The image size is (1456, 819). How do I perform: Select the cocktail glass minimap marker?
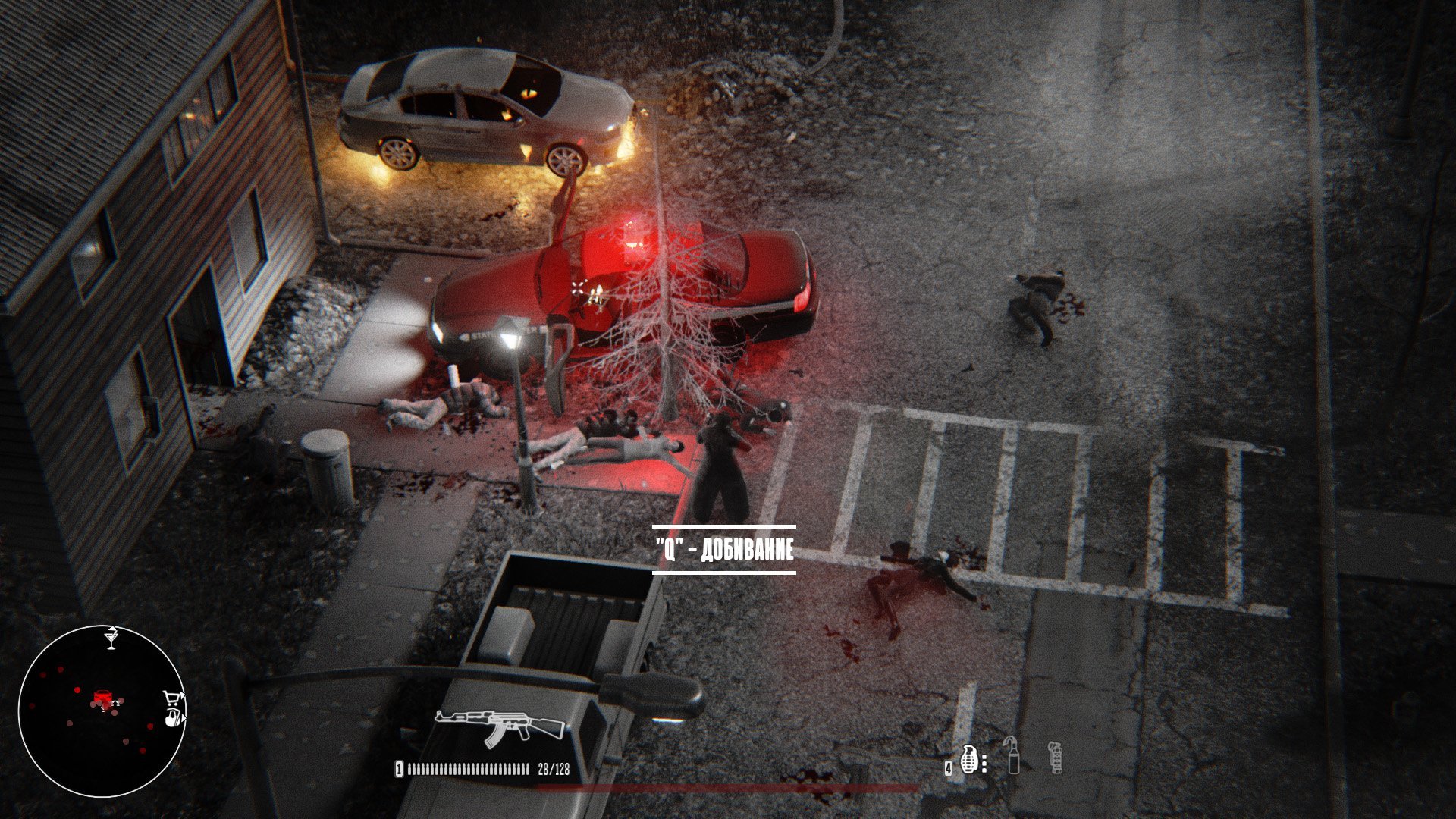coord(112,638)
